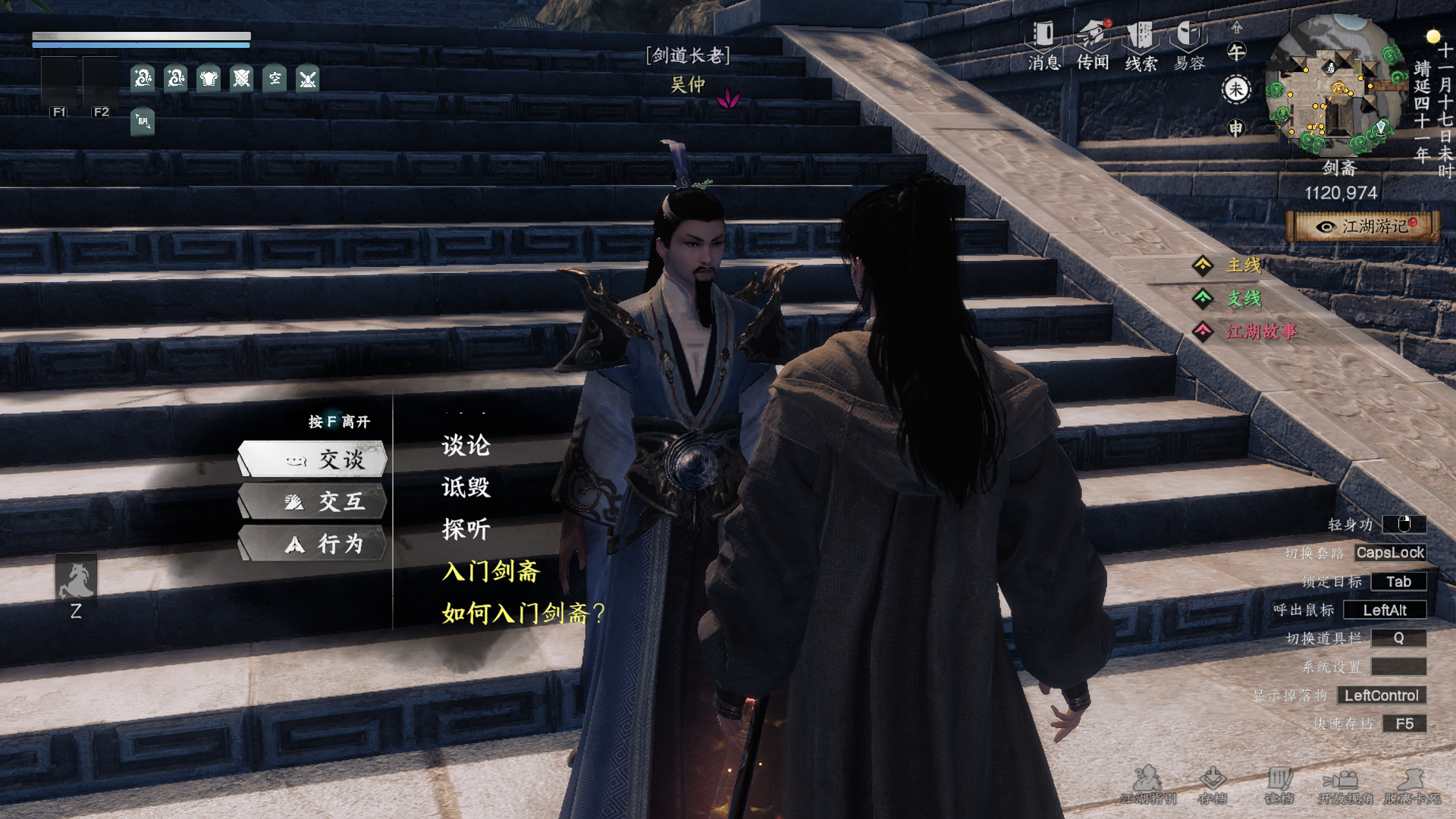Expand the 行为 behavior category
The image size is (1456, 819).
312,544
